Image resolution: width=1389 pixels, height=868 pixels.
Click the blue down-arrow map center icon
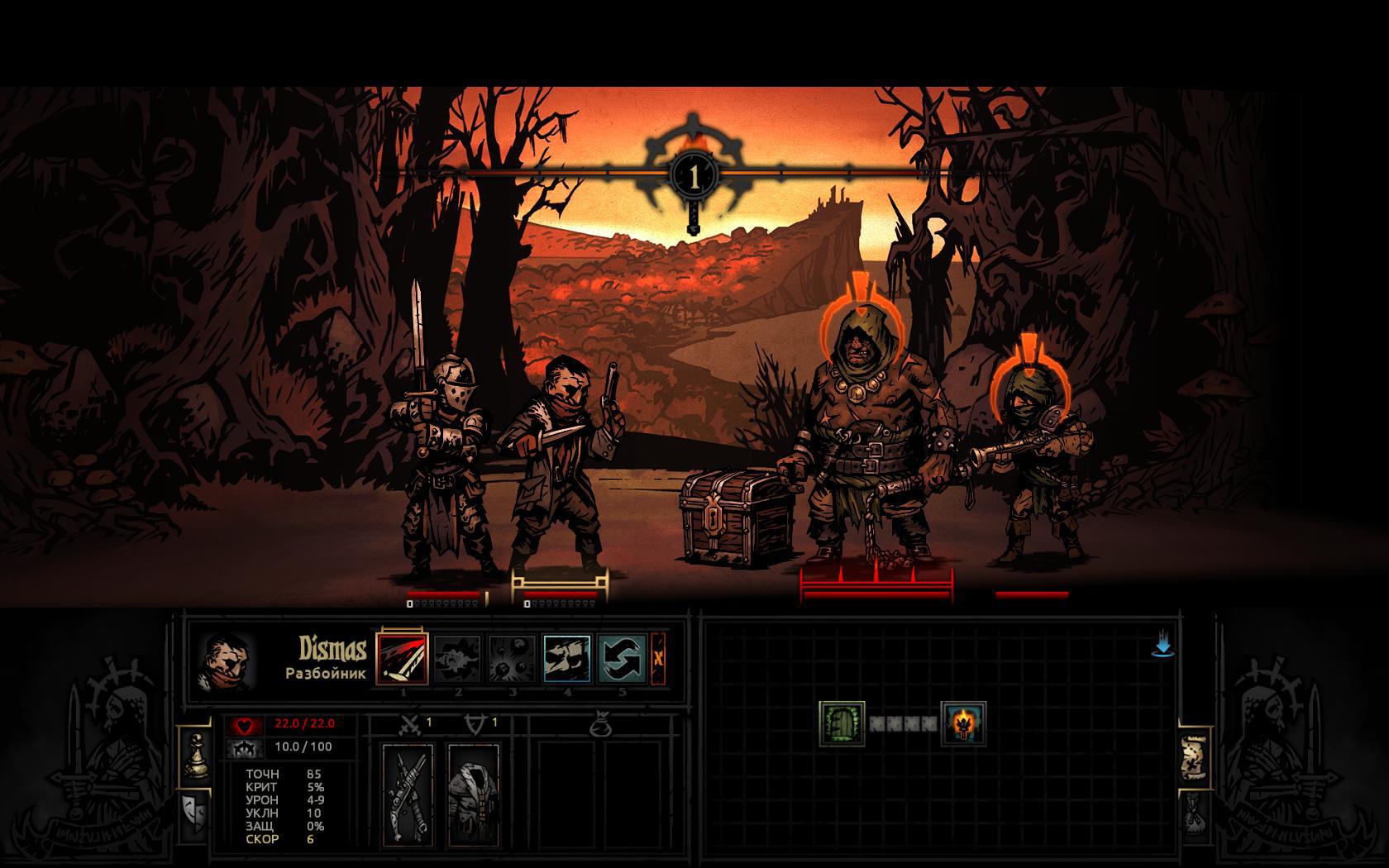click(1162, 645)
